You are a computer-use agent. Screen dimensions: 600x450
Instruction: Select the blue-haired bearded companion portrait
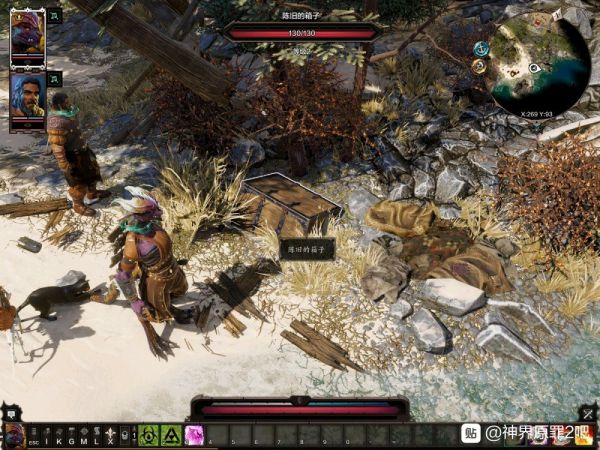27,96
